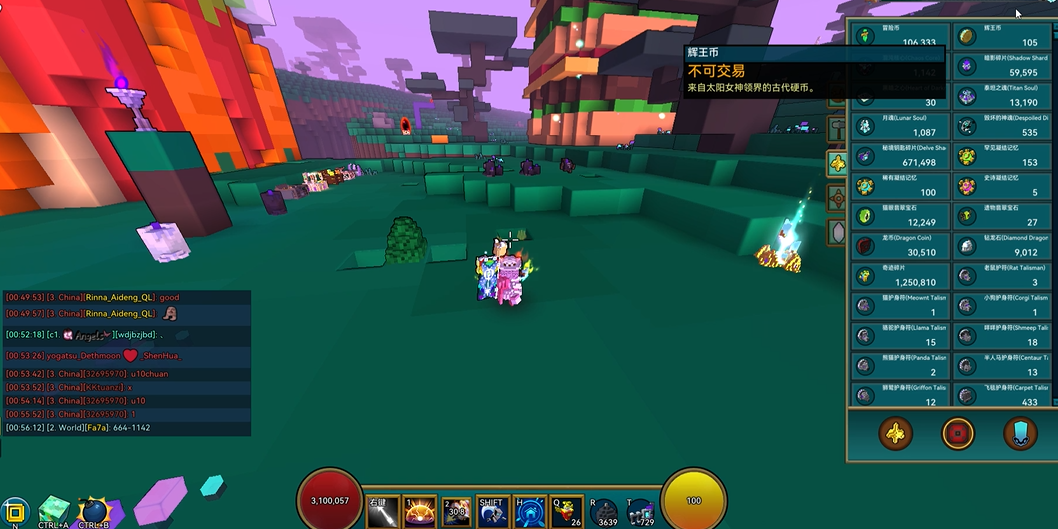Activate the glowing sun dome ability
Viewport: 1058px width, 529px height.
[418, 512]
